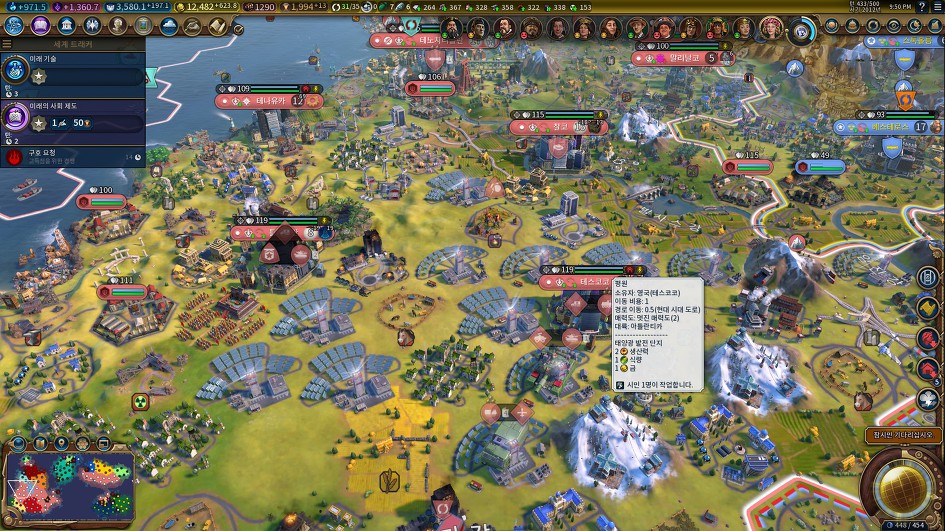Collapse the World Tracker panel header
This screenshot has width=945, height=531.
[x=72, y=45]
